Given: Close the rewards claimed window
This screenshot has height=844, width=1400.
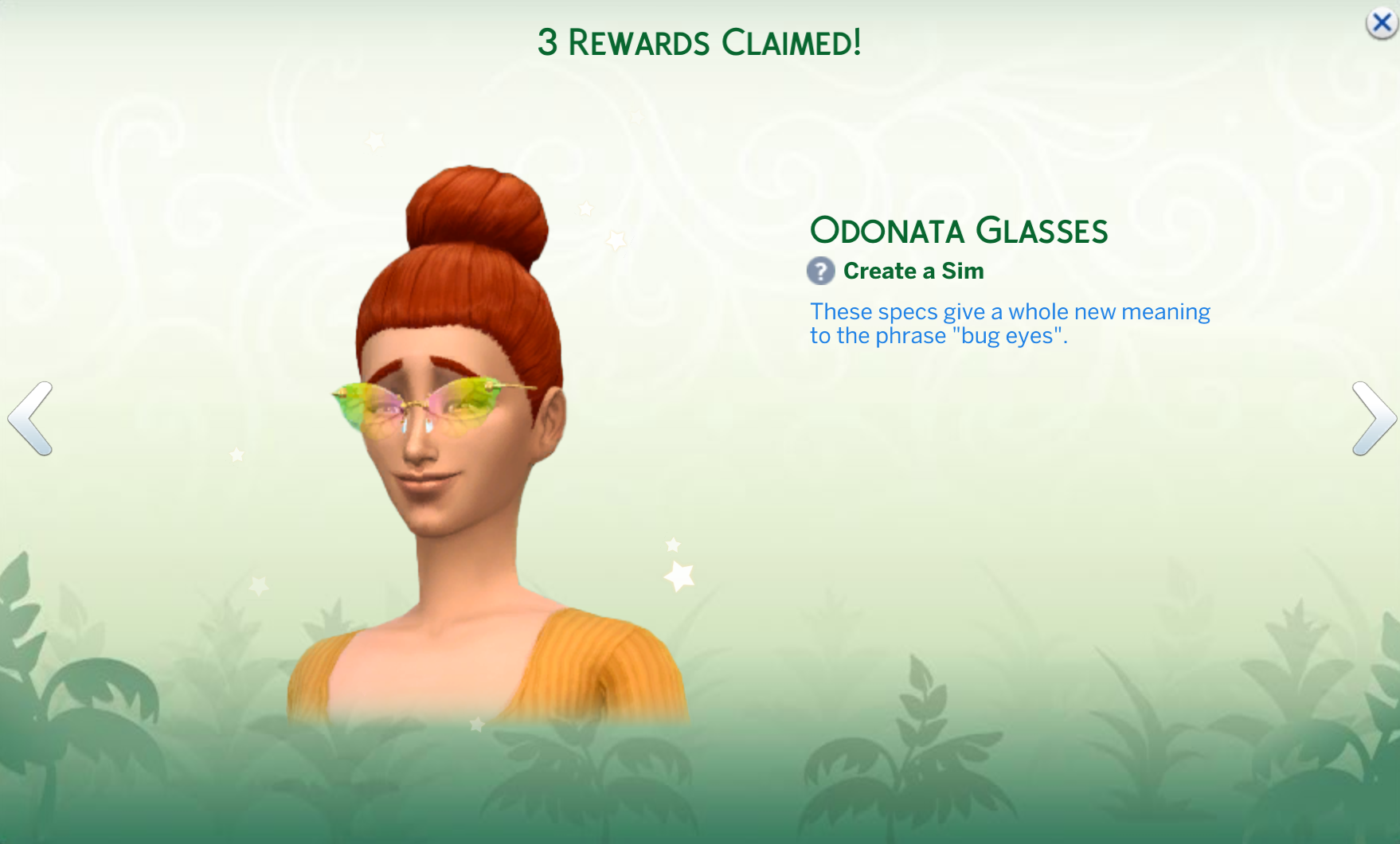Looking at the screenshot, I should coord(1382,23).
